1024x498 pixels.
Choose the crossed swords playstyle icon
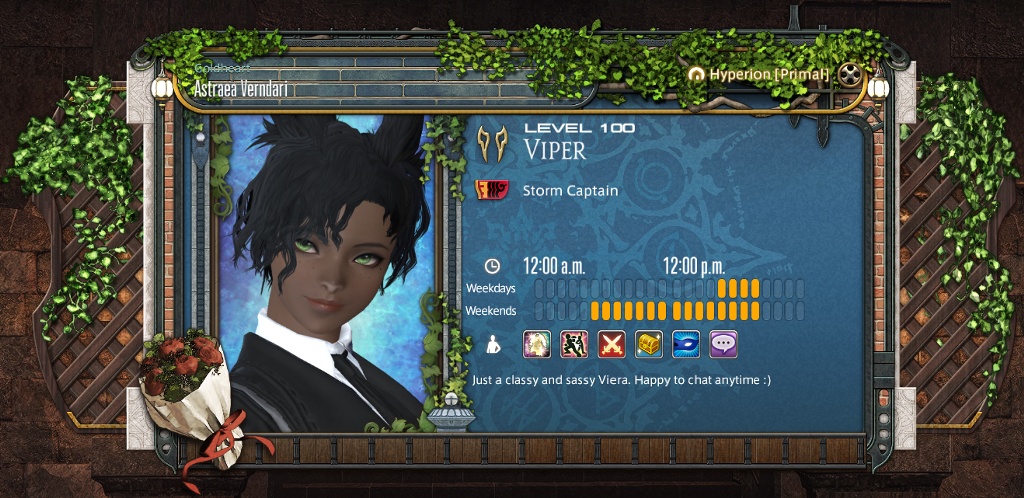click(x=611, y=344)
